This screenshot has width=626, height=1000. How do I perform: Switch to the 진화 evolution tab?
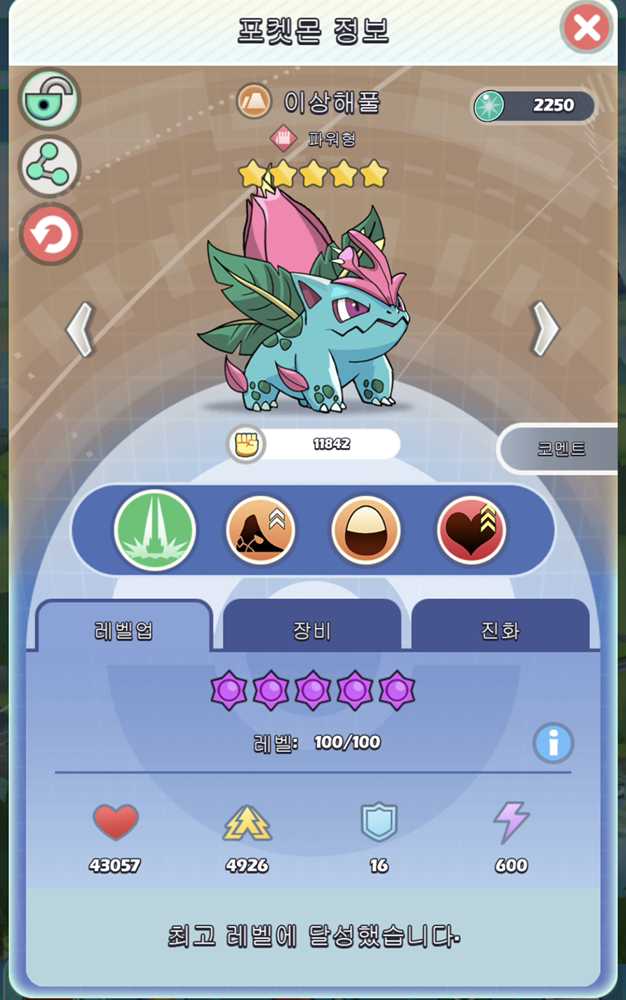(x=500, y=630)
